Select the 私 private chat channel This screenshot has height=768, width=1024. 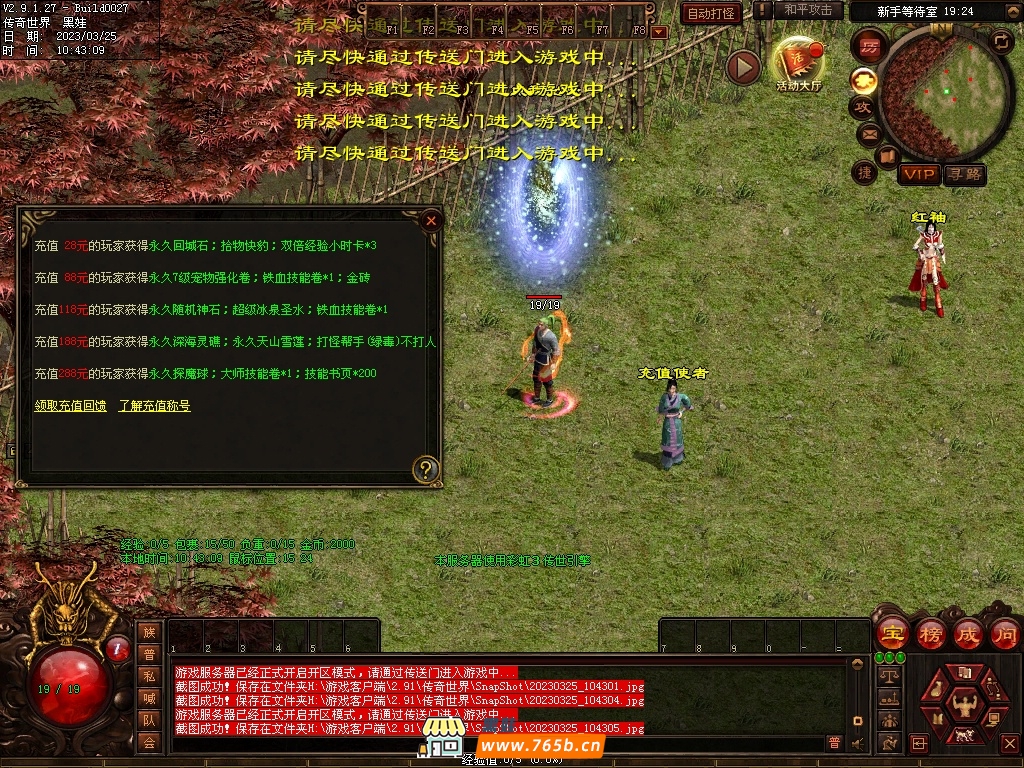point(149,676)
